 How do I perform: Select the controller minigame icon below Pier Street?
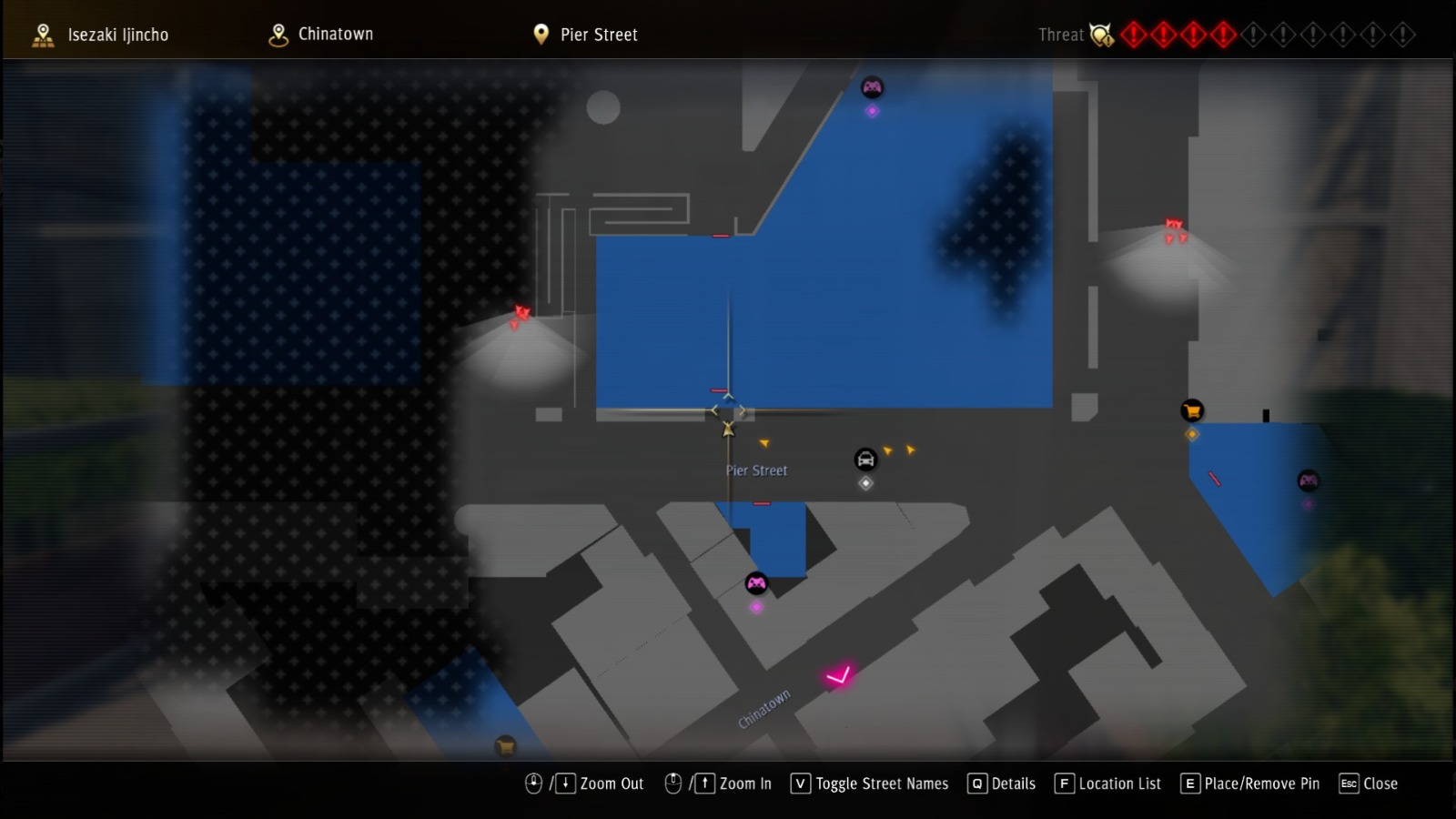(756, 581)
